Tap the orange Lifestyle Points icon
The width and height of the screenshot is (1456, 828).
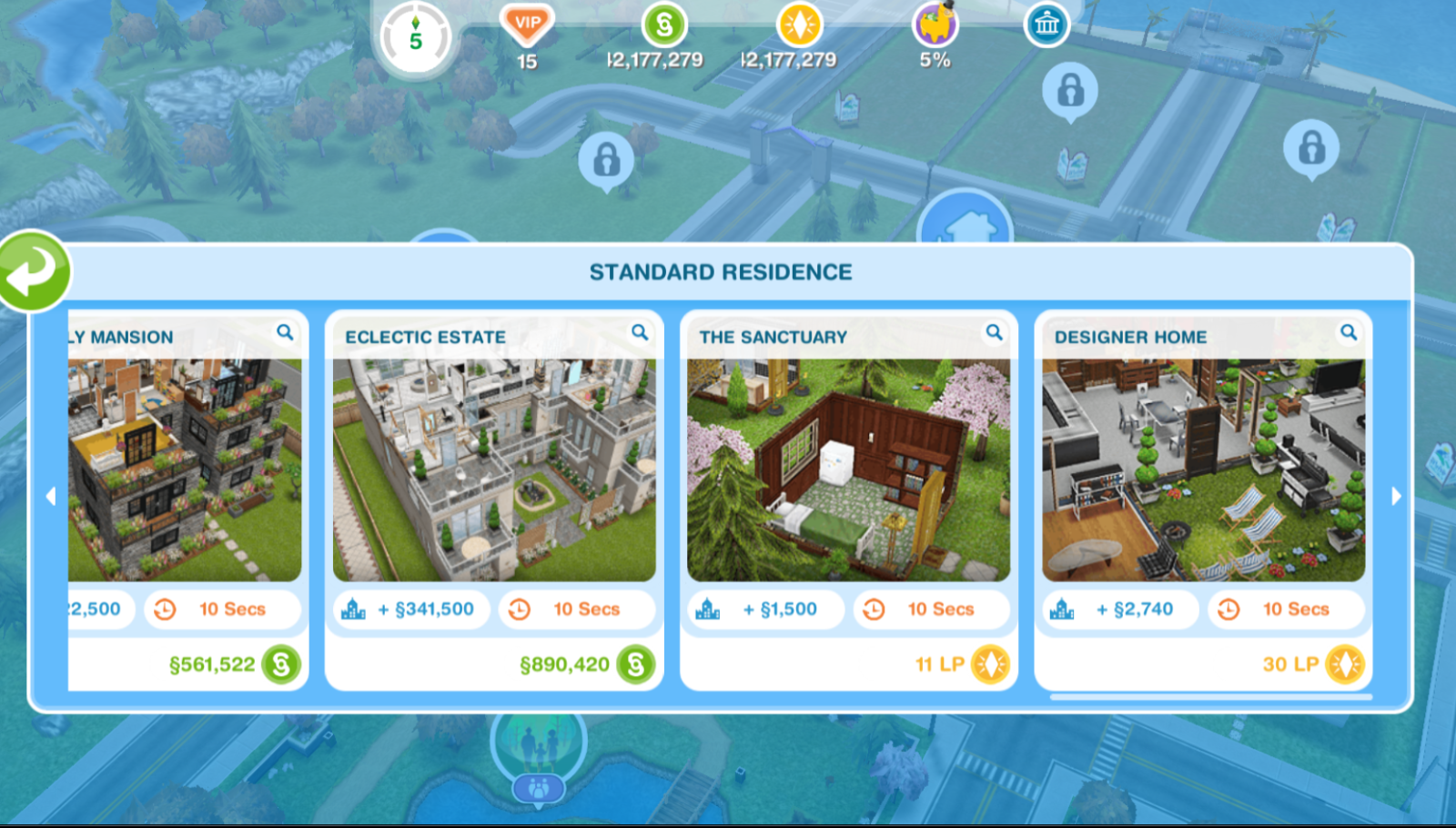[799, 25]
